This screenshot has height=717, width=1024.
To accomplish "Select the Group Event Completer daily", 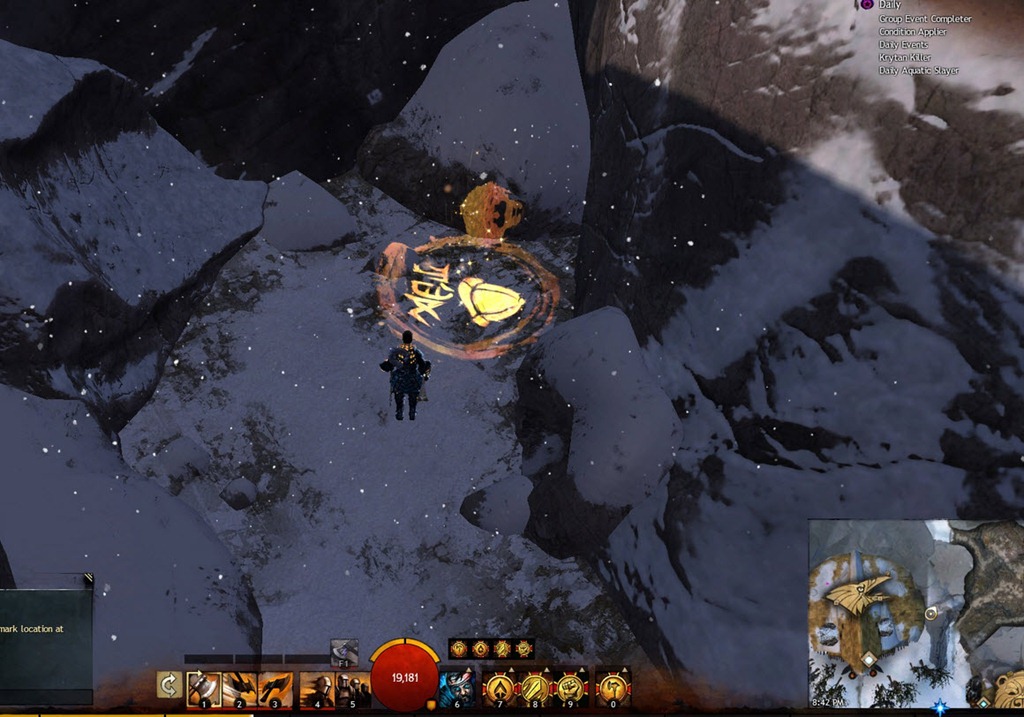I will tap(924, 19).
